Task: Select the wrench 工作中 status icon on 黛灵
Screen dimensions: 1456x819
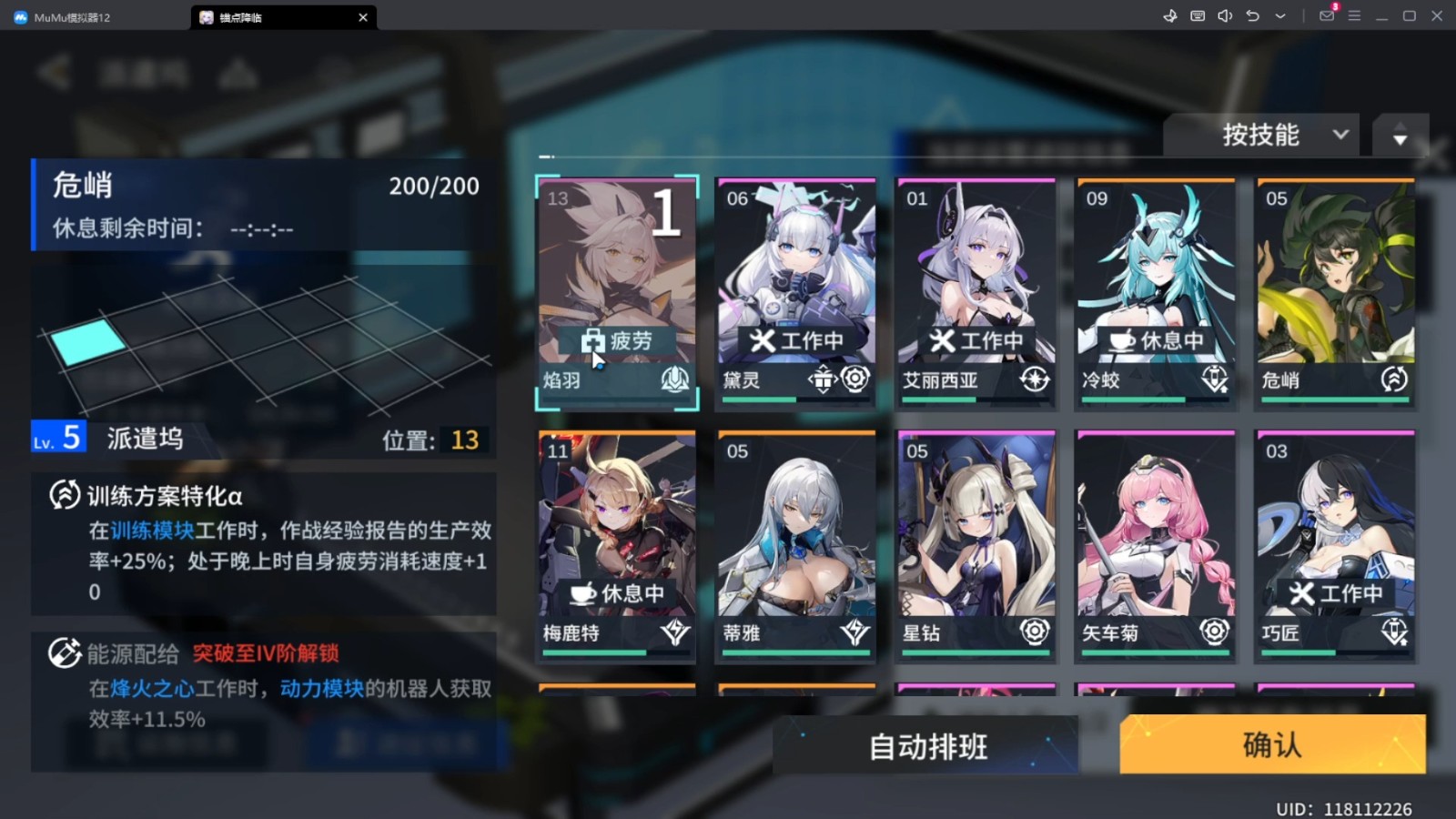Action: tap(764, 339)
